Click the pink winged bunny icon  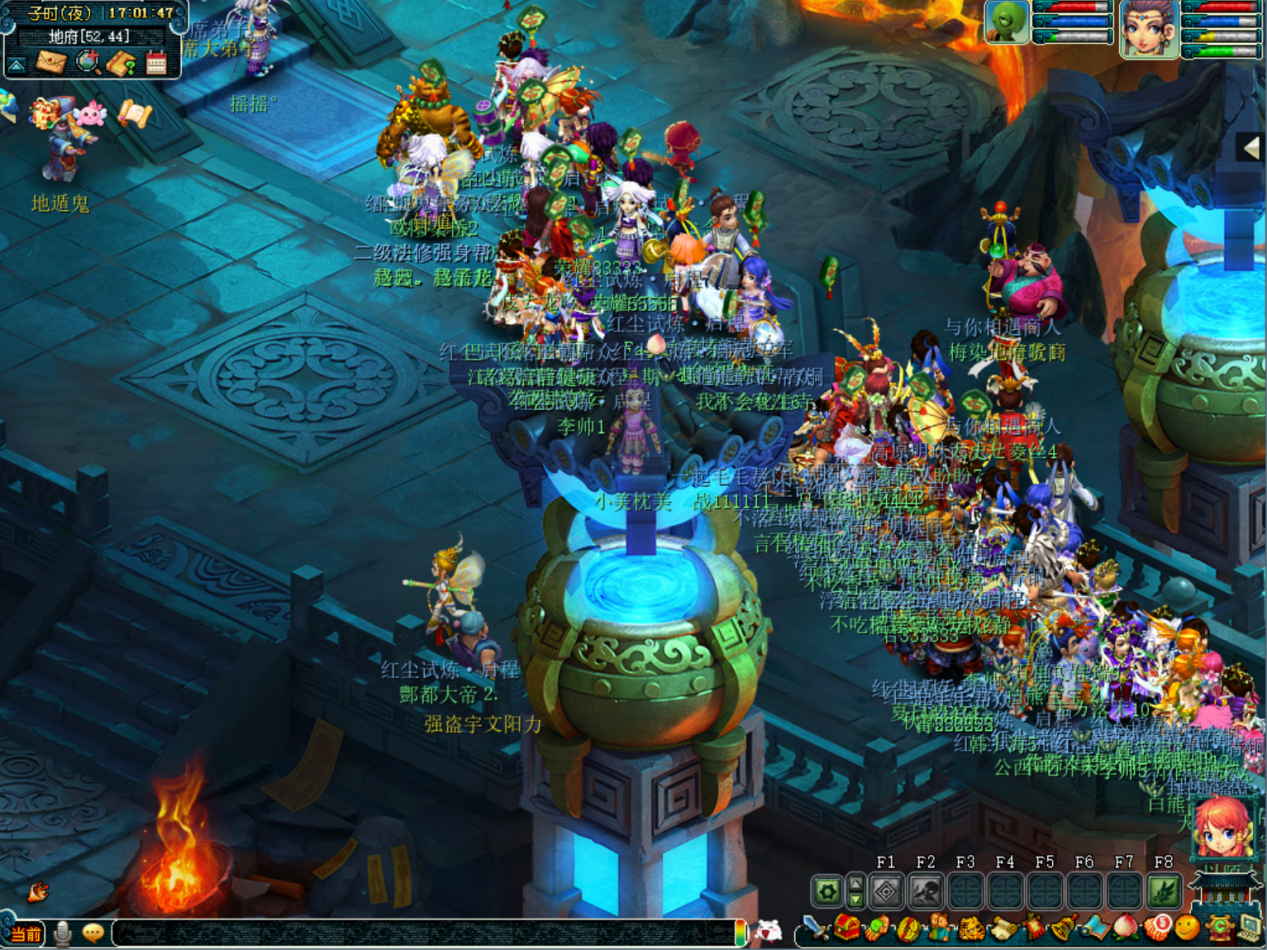90,113
